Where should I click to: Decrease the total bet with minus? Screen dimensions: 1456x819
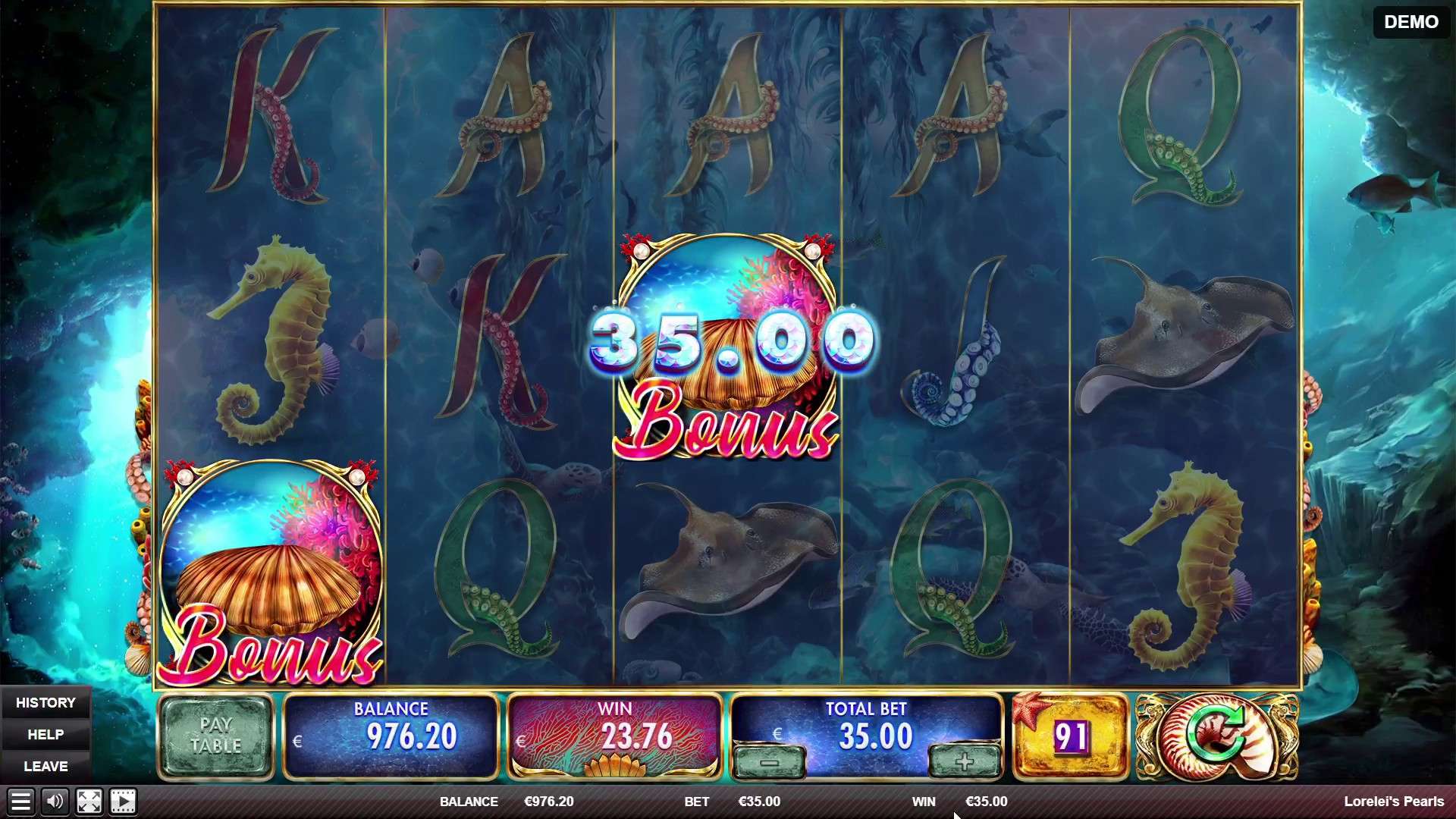click(769, 762)
